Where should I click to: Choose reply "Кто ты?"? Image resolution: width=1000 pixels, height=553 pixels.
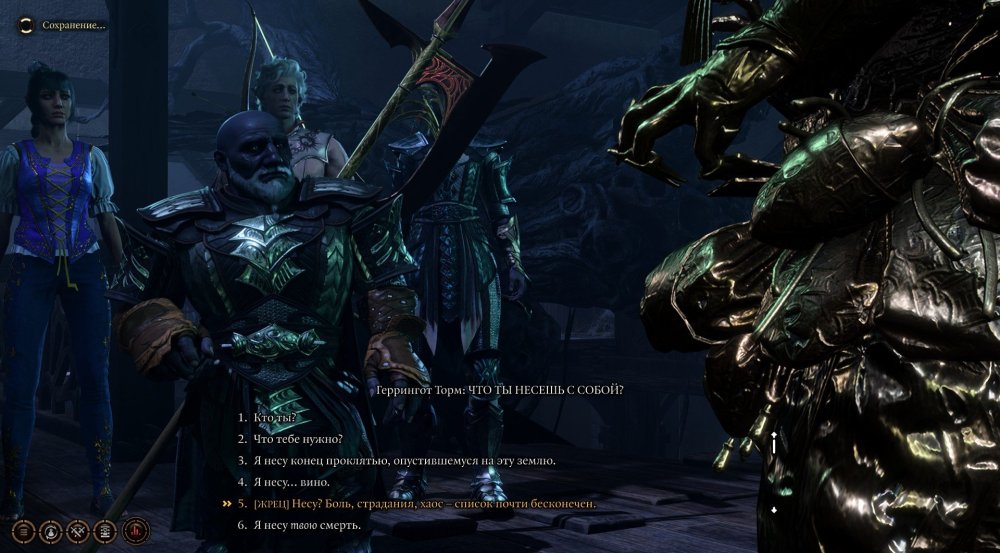tap(275, 416)
